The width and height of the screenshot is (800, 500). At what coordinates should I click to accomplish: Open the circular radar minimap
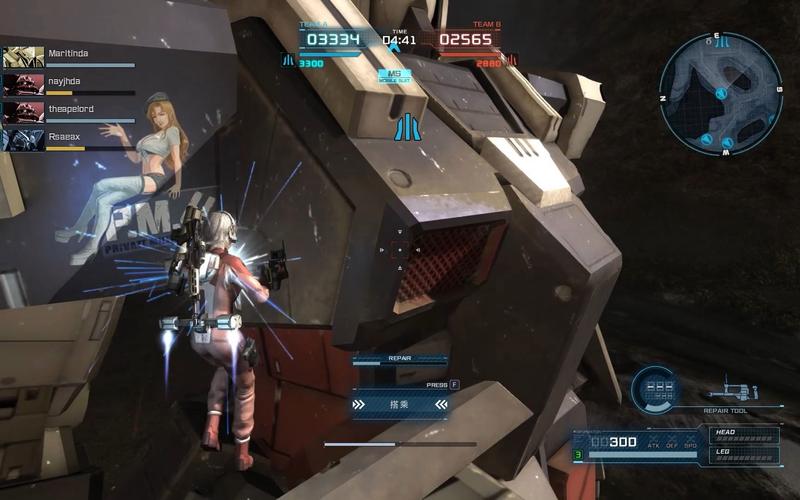pos(720,93)
